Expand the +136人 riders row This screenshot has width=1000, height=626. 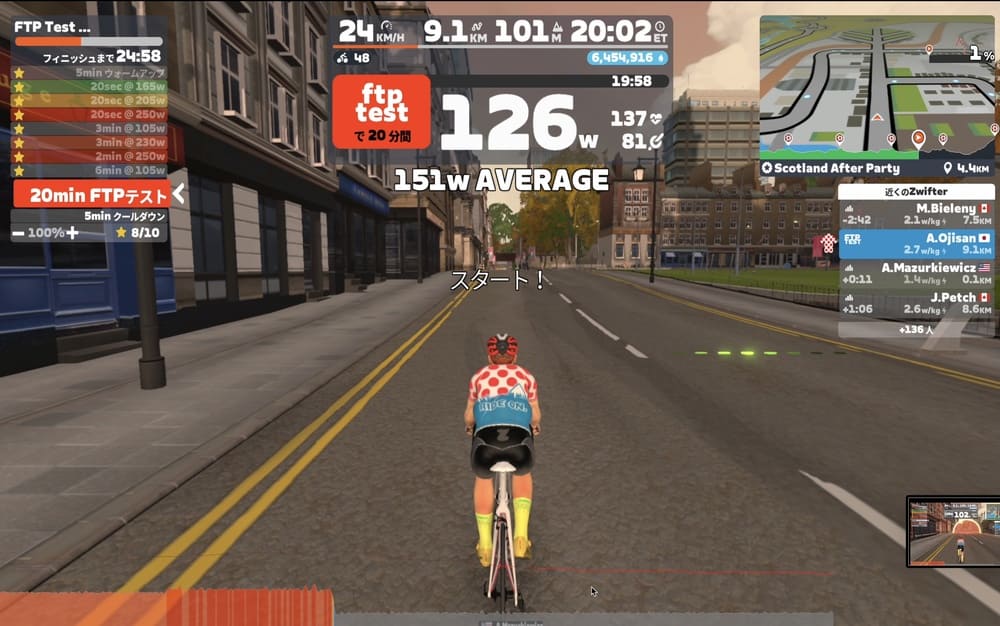point(915,329)
